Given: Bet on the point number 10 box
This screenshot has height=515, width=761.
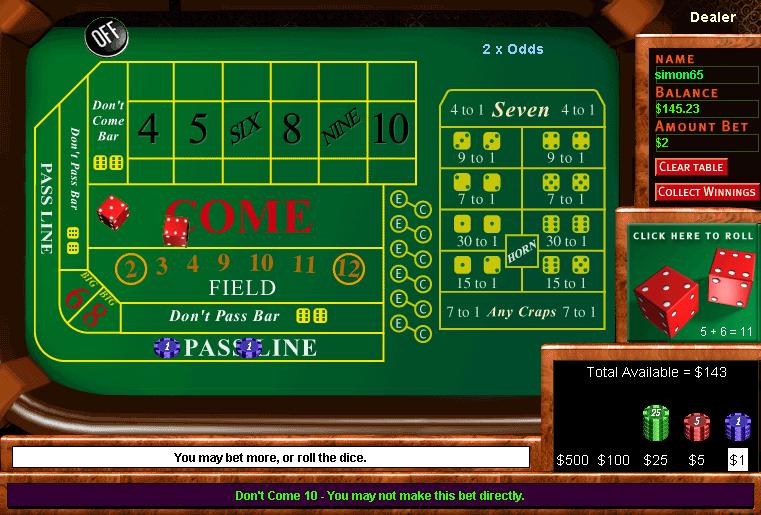Looking at the screenshot, I should click(391, 130).
